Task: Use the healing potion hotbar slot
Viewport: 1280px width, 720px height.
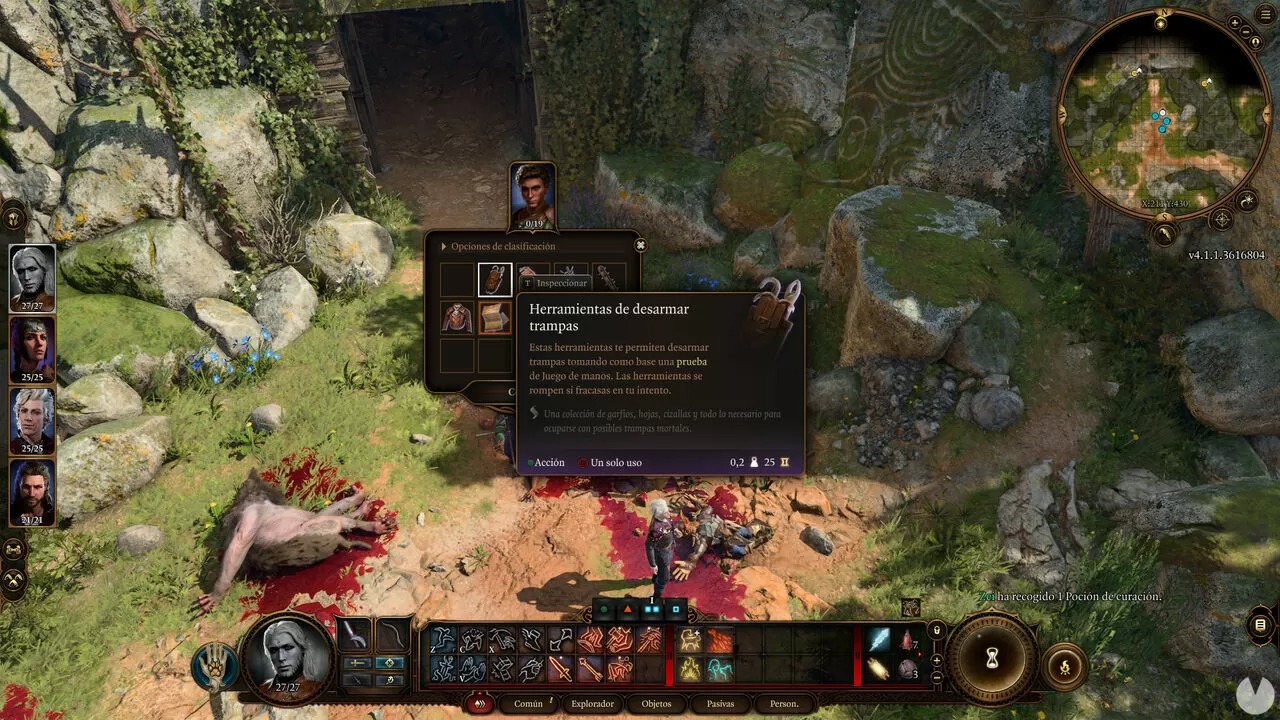Action: pyautogui.click(x=908, y=641)
